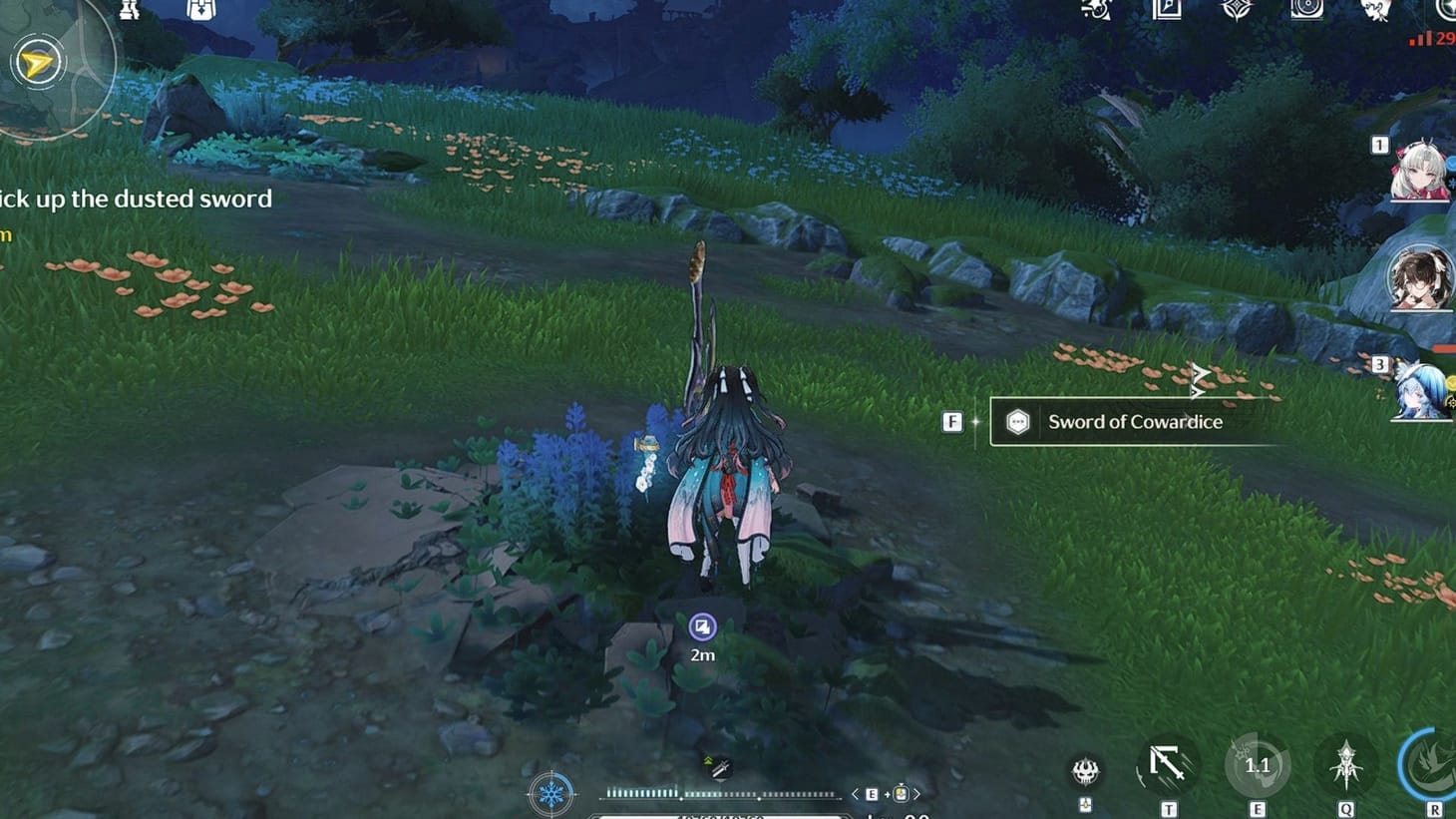Select the middle party member portrait
1456x819 pixels.
[1421, 280]
